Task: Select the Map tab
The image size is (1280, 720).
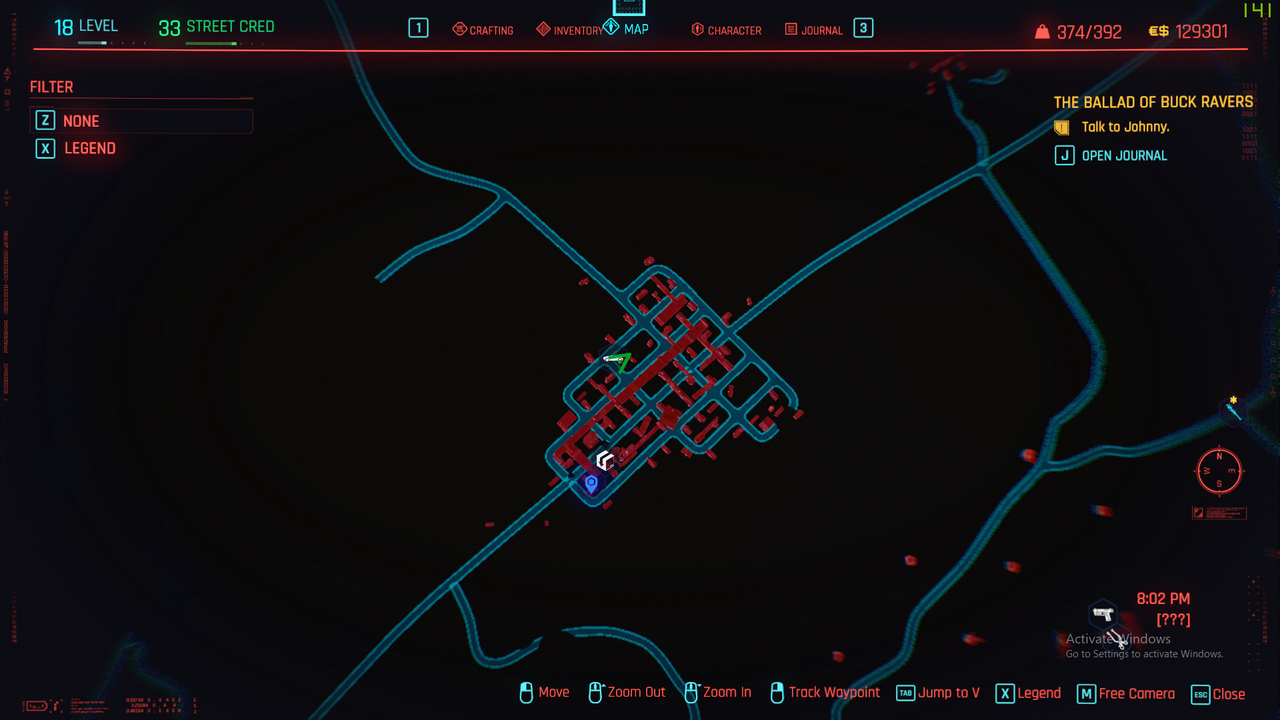Action: (627, 29)
